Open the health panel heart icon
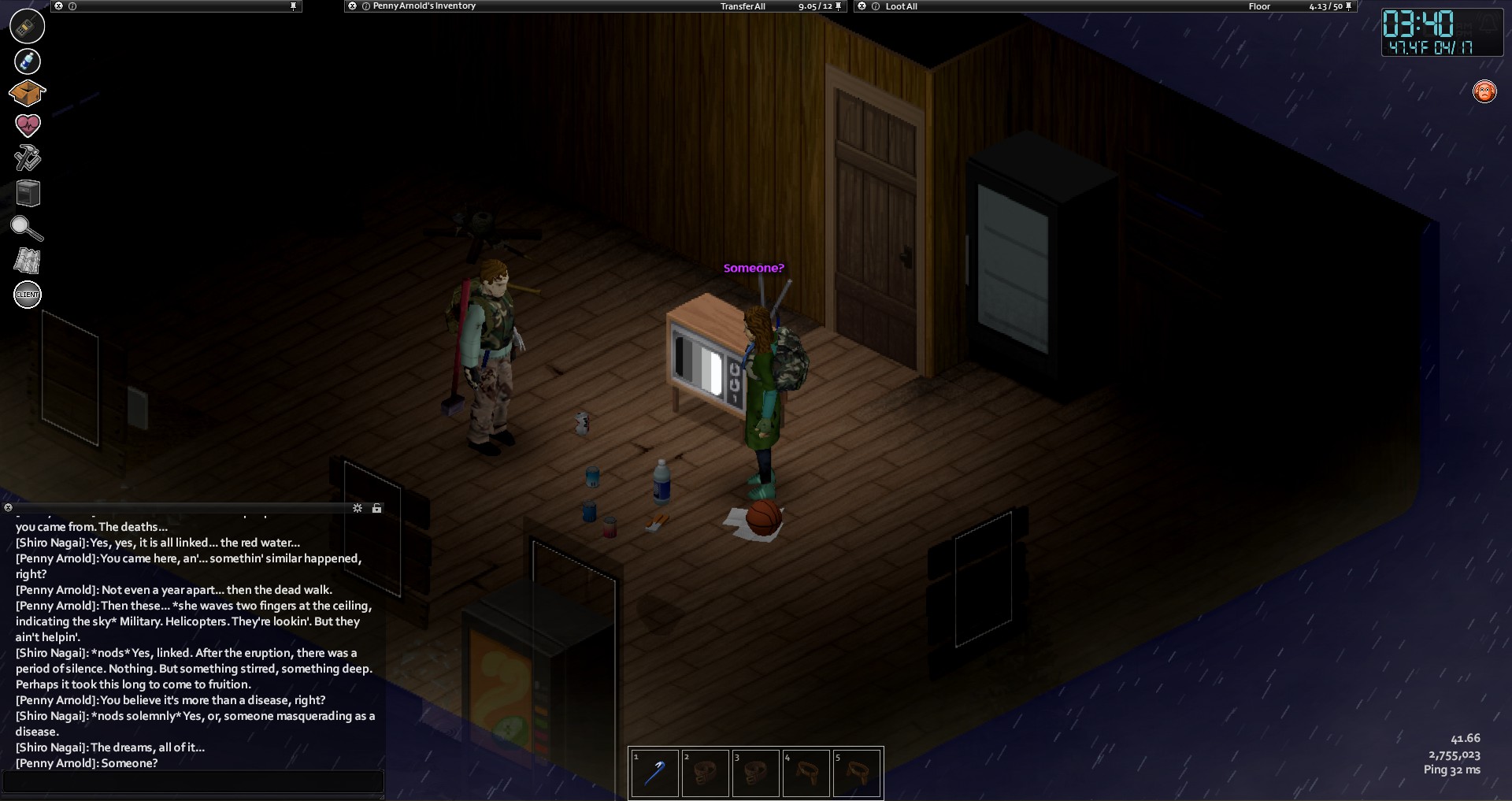The image size is (1512, 801). coord(27,125)
